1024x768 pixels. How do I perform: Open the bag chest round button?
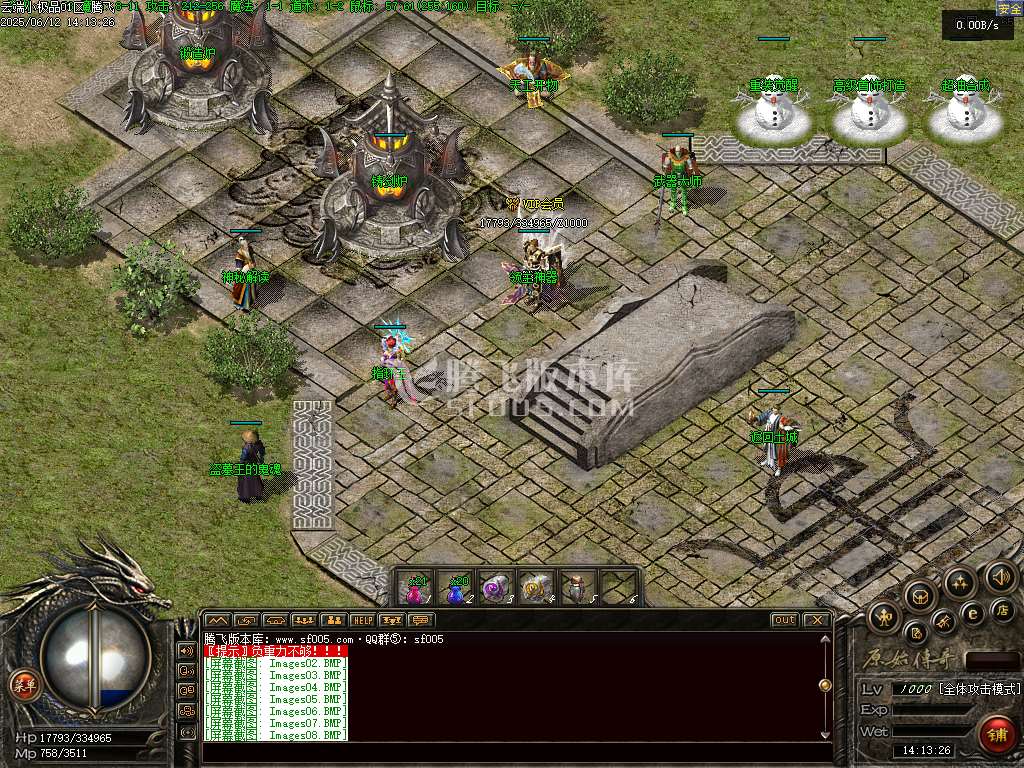919,597
